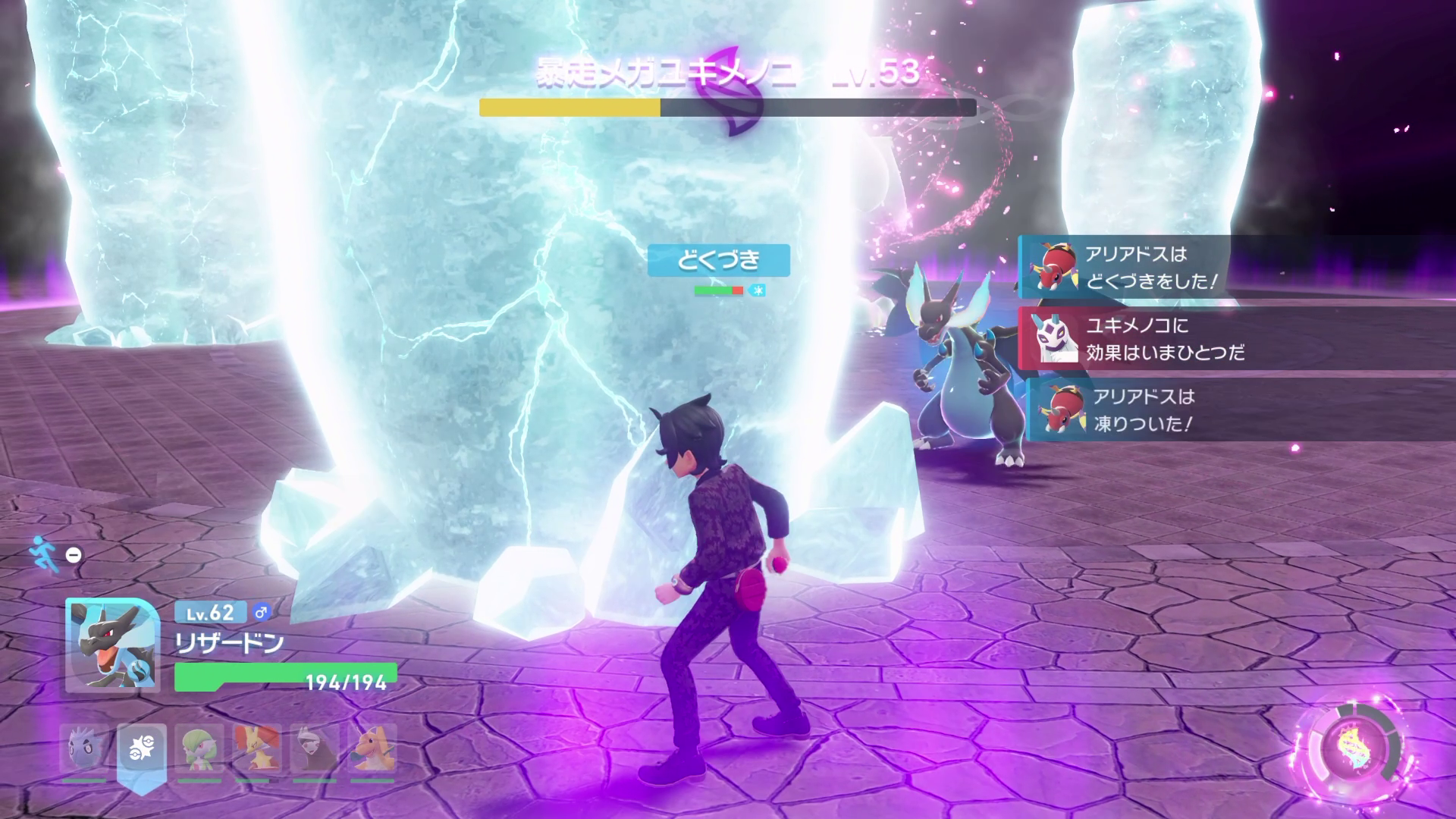Switch to Gardevoir in the party
Viewport: 1456px width, 819px height.
tap(199, 748)
